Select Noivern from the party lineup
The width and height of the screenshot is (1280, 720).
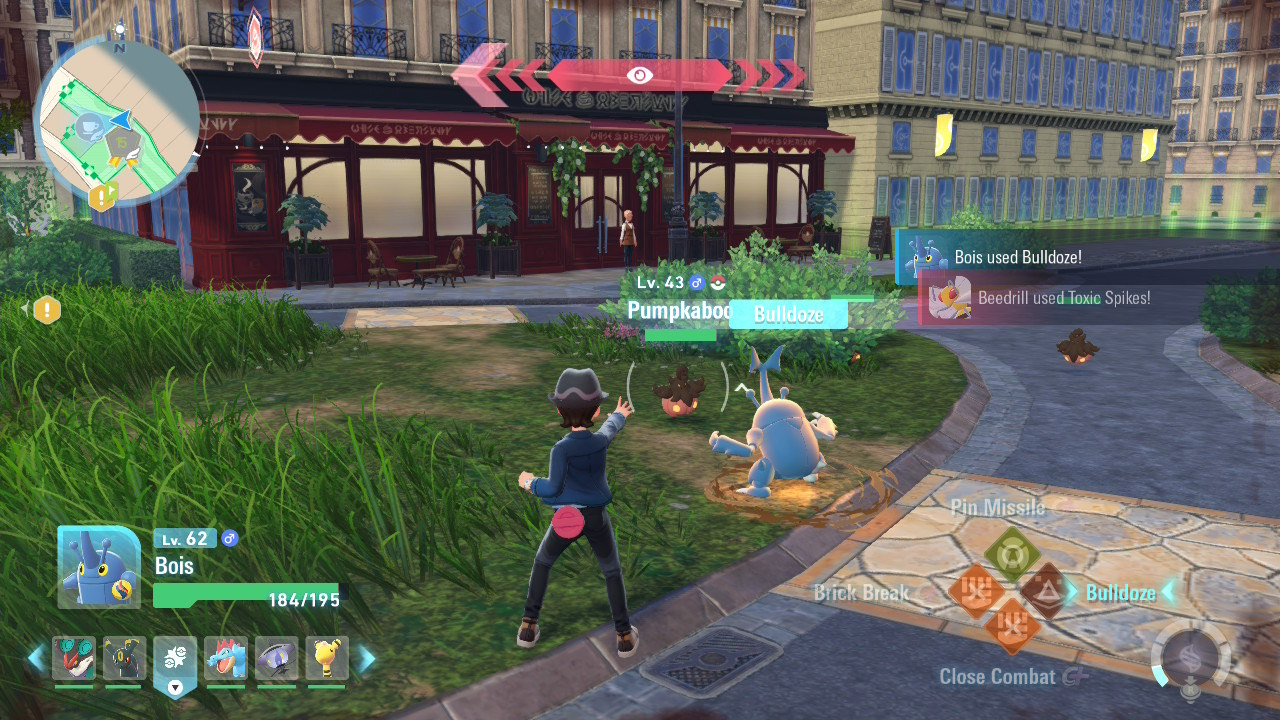coord(75,658)
